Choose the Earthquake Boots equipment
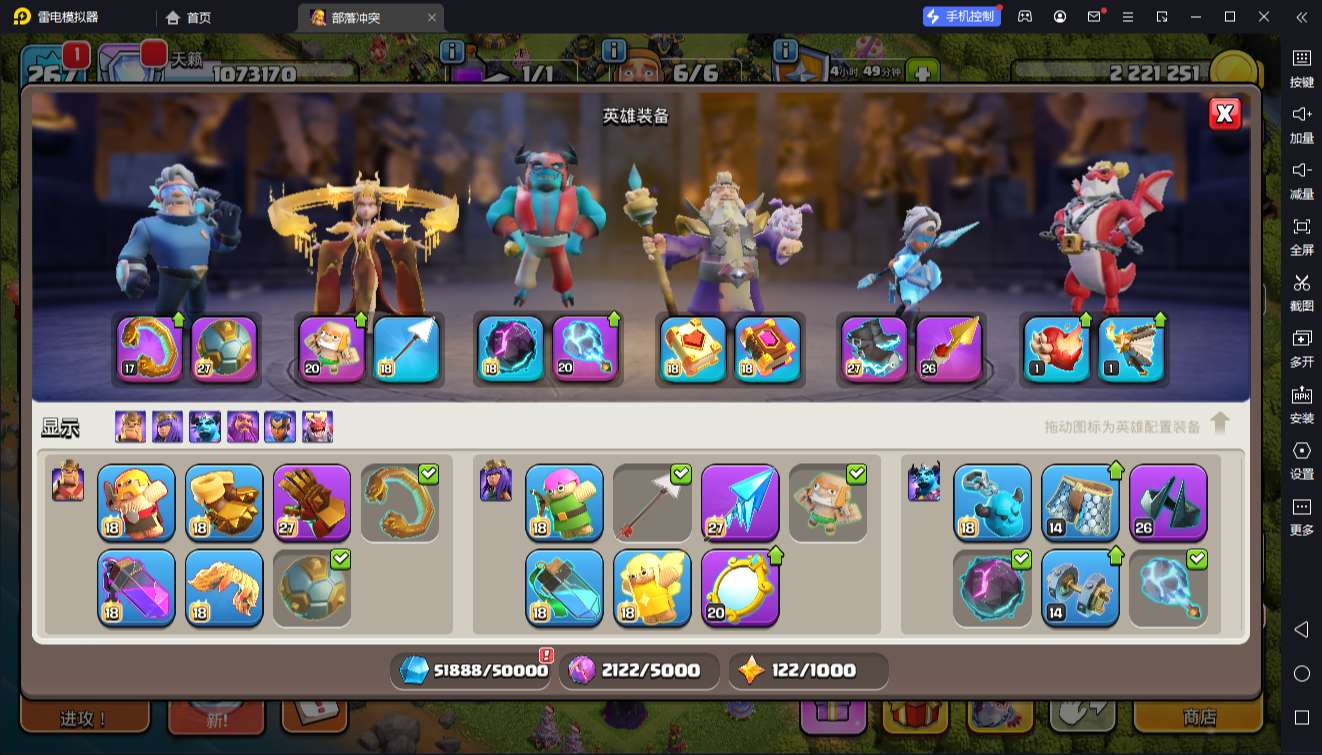Image resolution: width=1322 pixels, height=755 pixels. coord(224,502)
